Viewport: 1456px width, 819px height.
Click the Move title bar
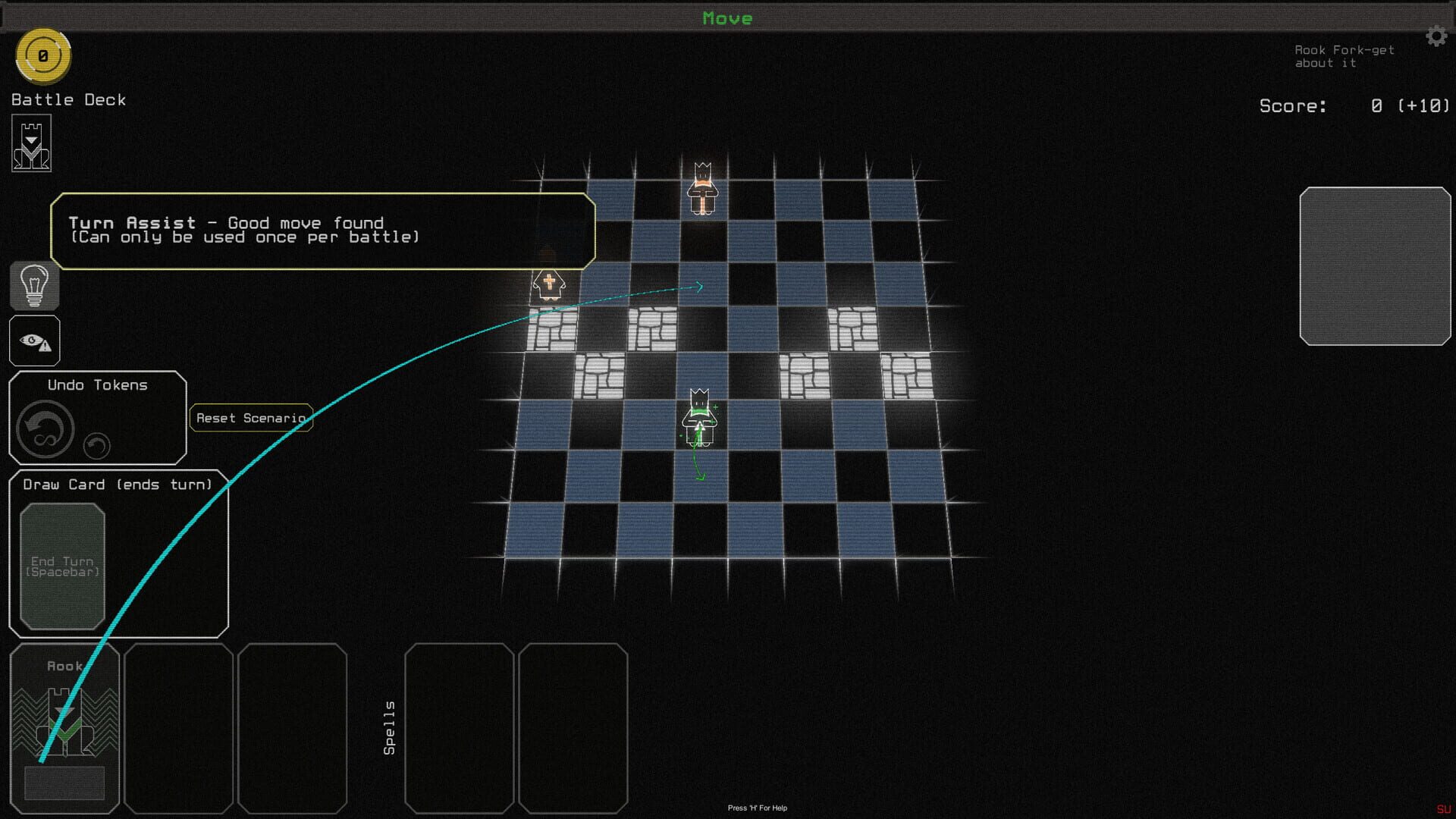(x=727, y=18)
